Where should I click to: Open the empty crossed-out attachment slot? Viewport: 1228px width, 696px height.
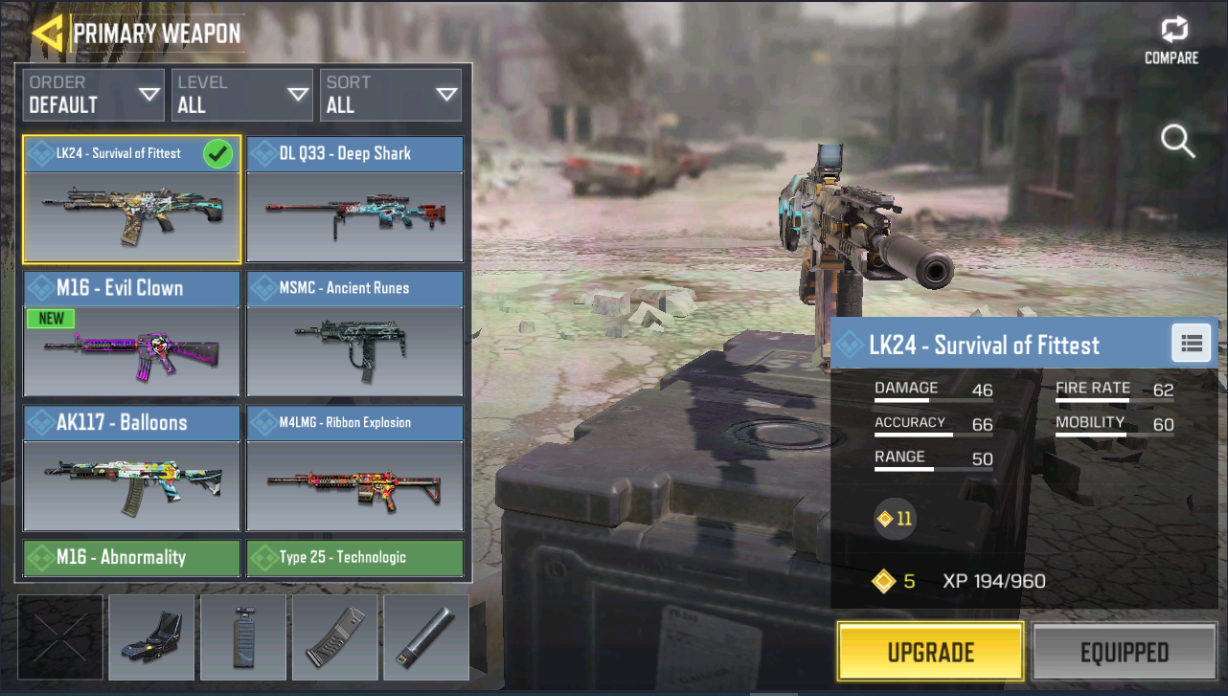tap(60, 638)
